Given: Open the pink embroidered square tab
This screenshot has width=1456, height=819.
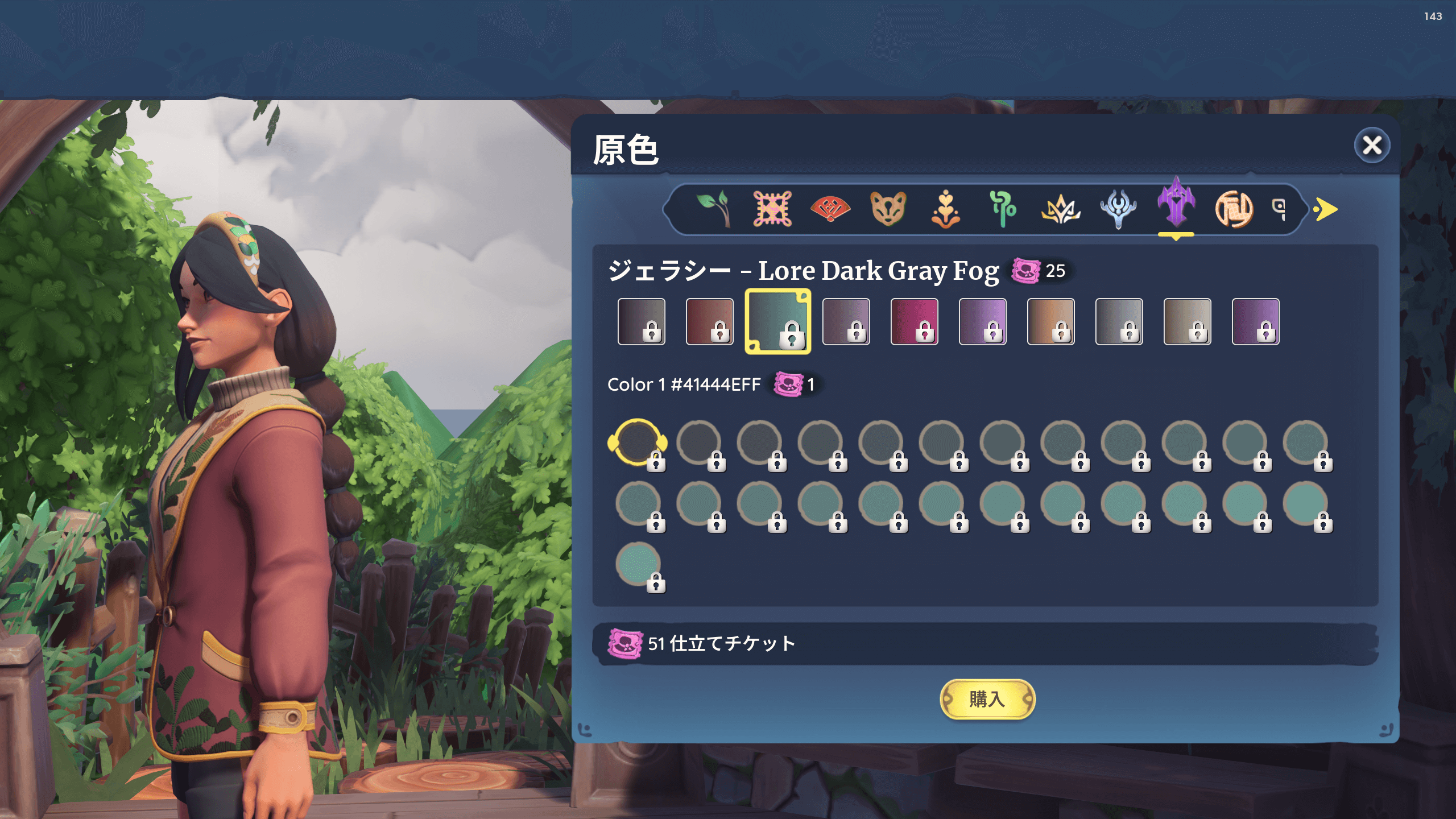Looking at the screenshot, I should (x=772, y=209).
